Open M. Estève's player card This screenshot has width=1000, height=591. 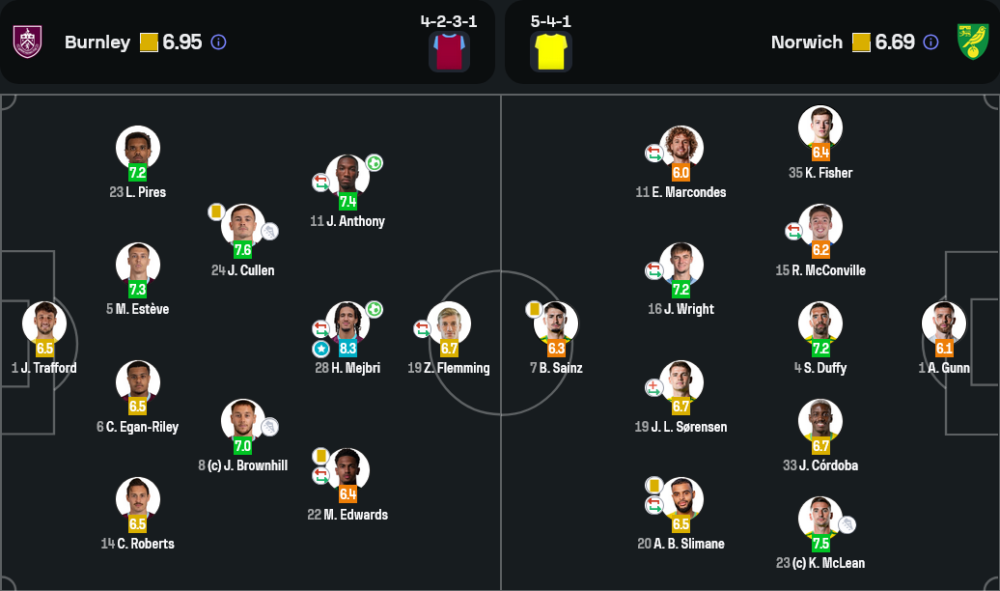tap(138, 265)
